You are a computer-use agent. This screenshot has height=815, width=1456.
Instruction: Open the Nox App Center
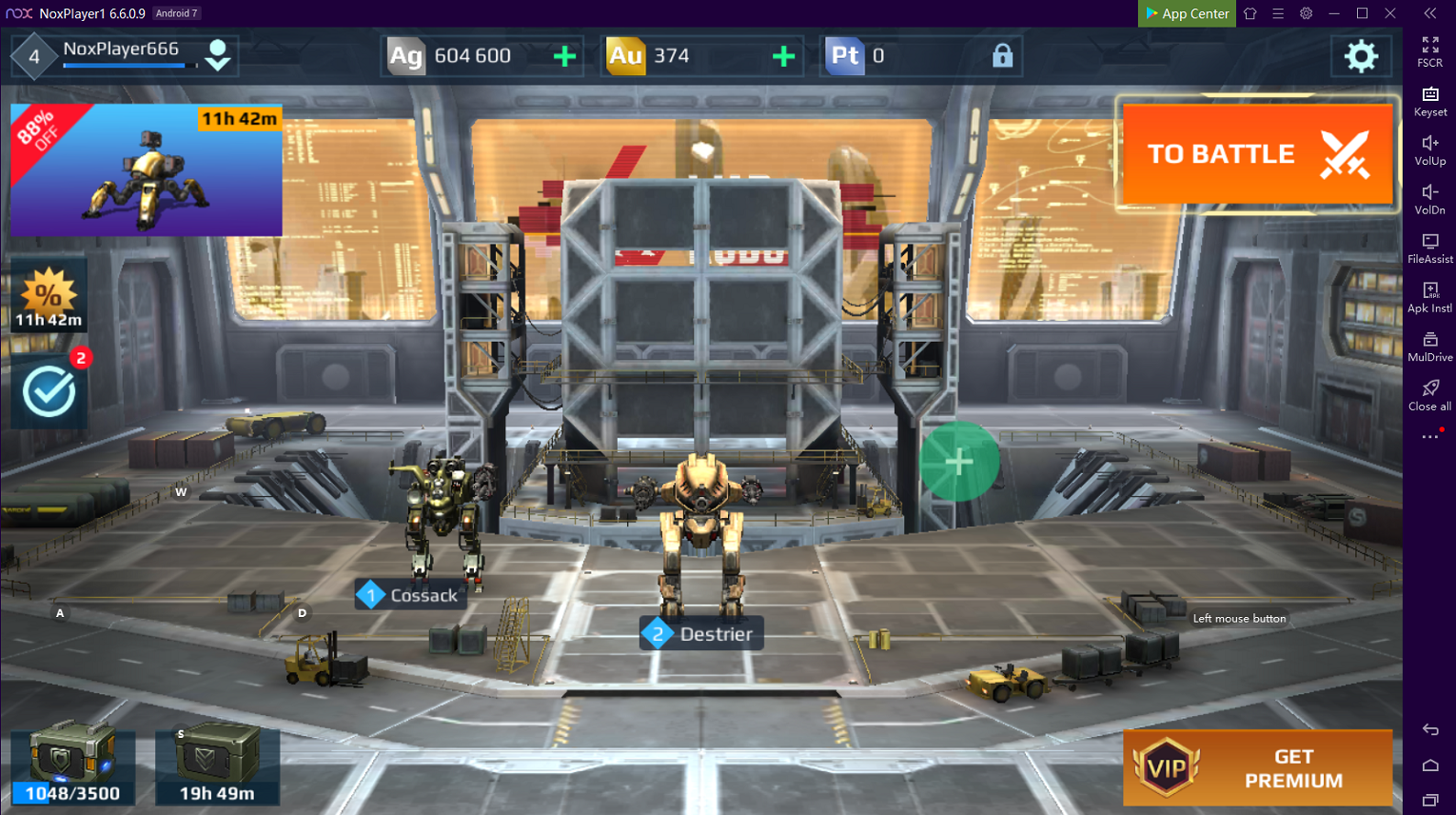[1187, 13]
